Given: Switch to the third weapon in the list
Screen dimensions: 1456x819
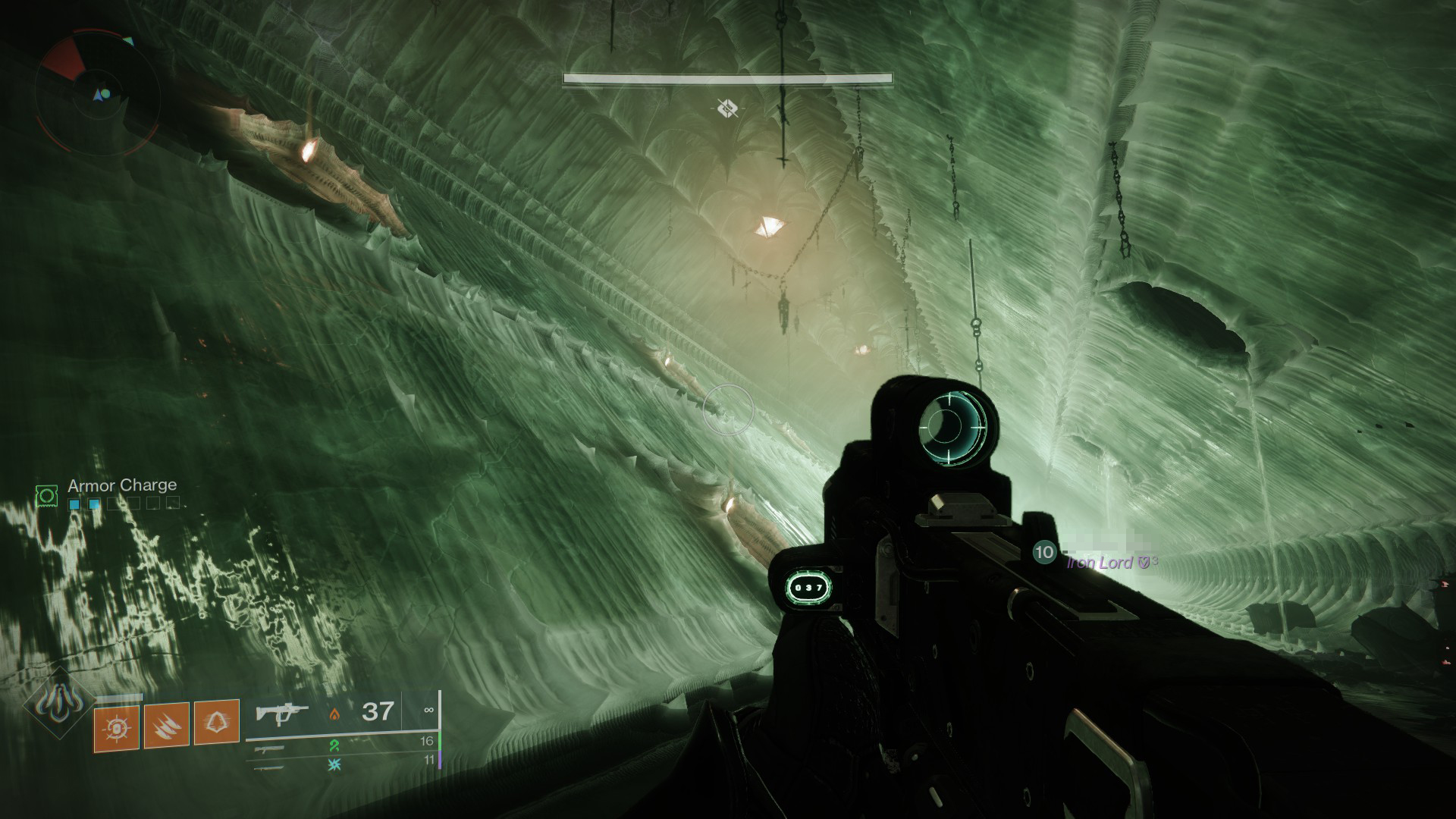Looking at the screenshot, I should (x=271, y=767).
